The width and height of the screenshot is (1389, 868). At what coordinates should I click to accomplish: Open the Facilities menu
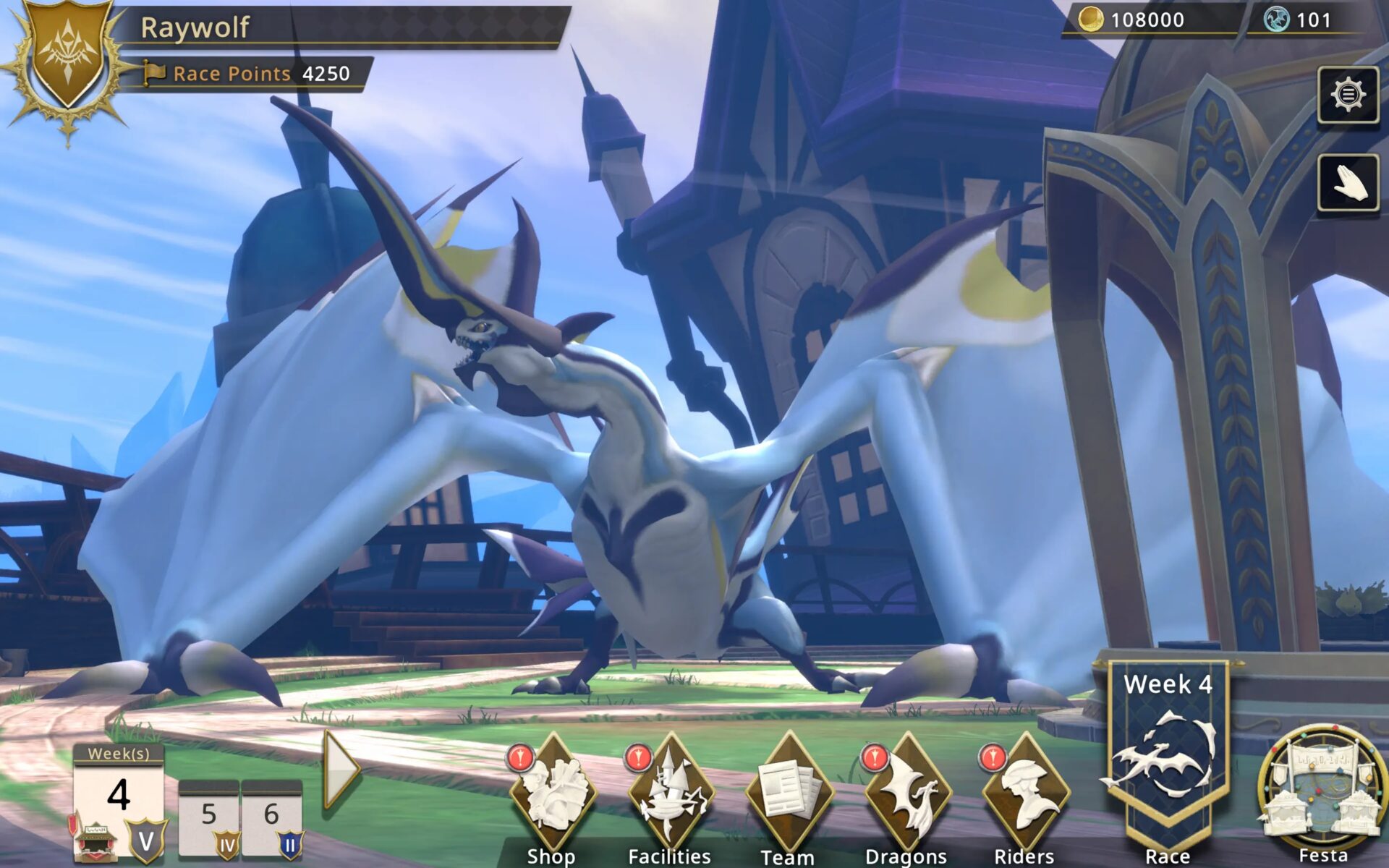tap(673, 788)
